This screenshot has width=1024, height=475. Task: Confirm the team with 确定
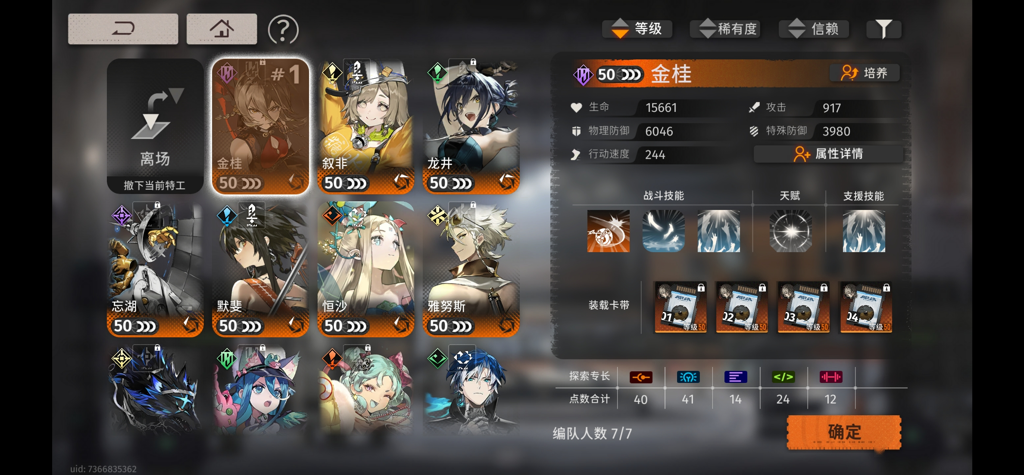[x=844, y=432]
